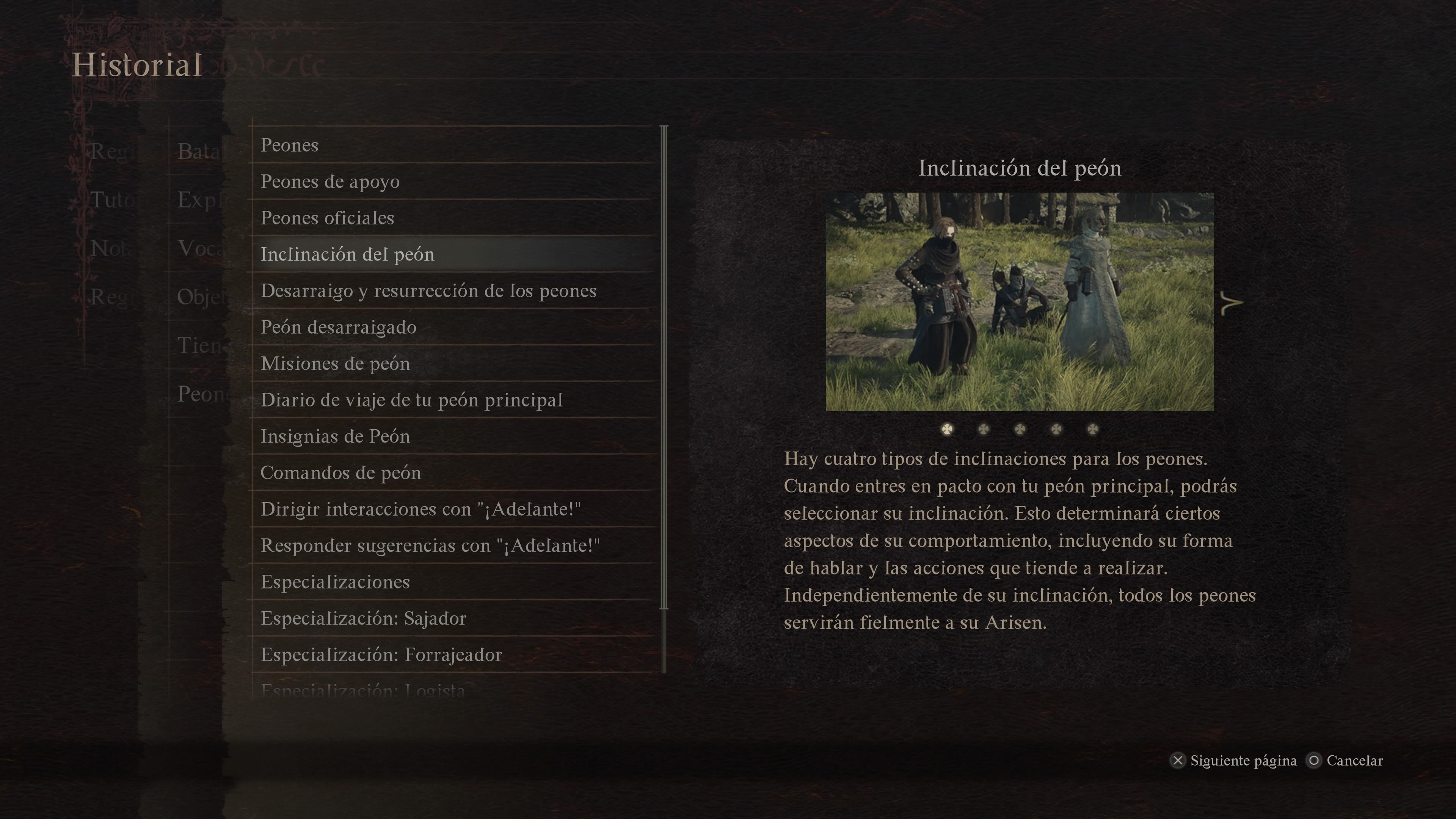Click the X next-page button icon
The image size is (1456, 819).
click(1179, 761)
